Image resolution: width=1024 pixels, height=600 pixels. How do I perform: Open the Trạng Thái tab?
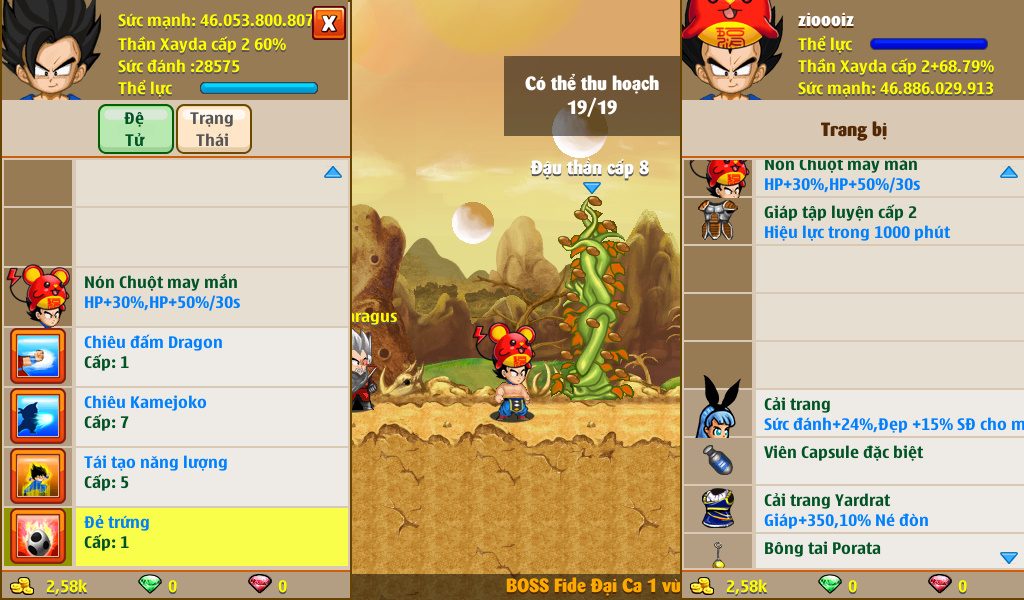(x=213, y=129)
